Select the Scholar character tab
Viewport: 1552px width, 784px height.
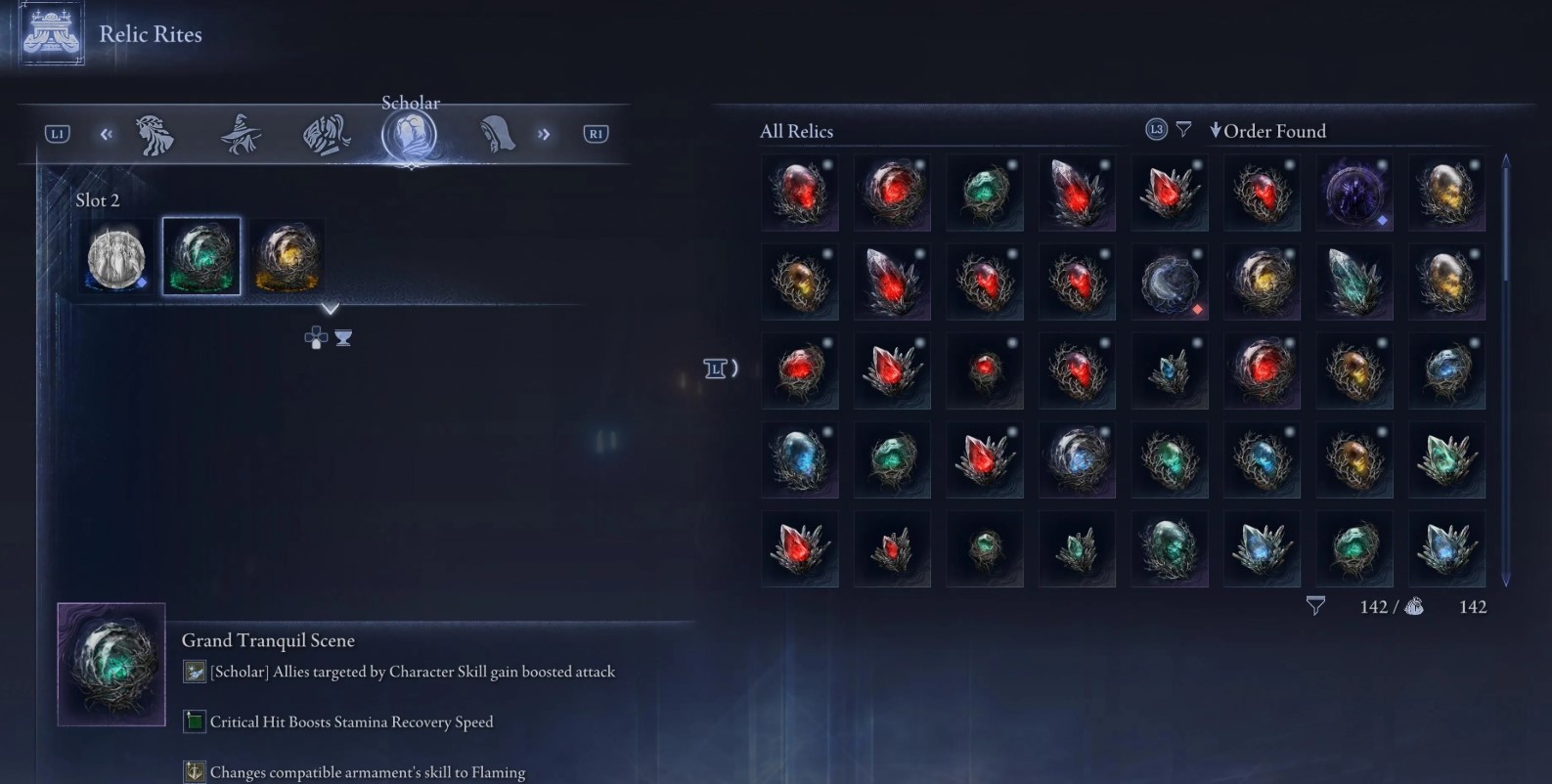click(409, 135)
